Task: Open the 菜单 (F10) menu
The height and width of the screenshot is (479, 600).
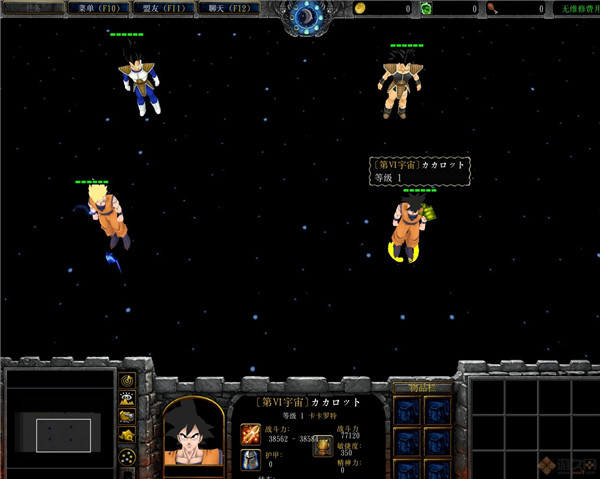Action: pos(96,8)
